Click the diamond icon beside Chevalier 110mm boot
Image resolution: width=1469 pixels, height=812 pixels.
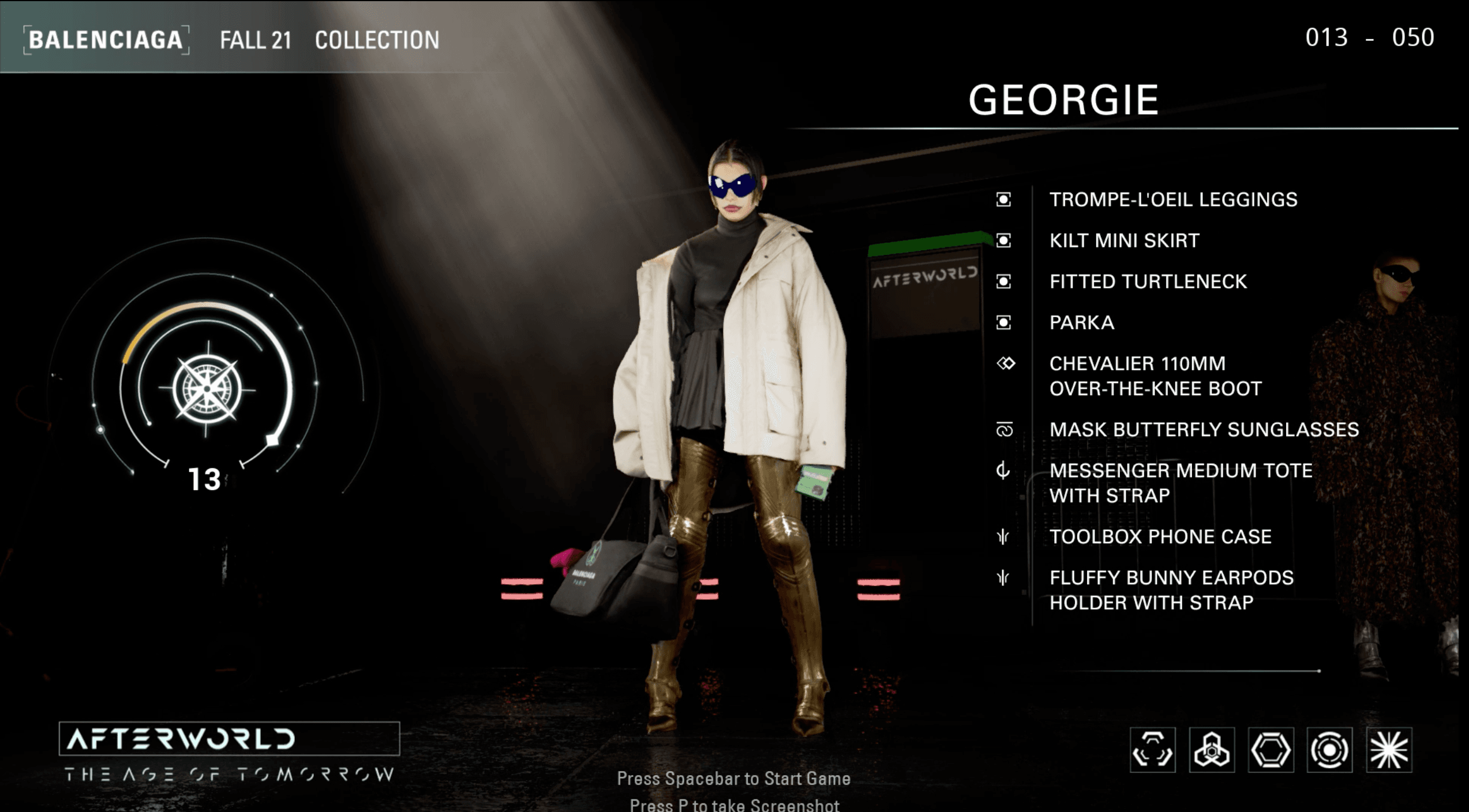1006,364
